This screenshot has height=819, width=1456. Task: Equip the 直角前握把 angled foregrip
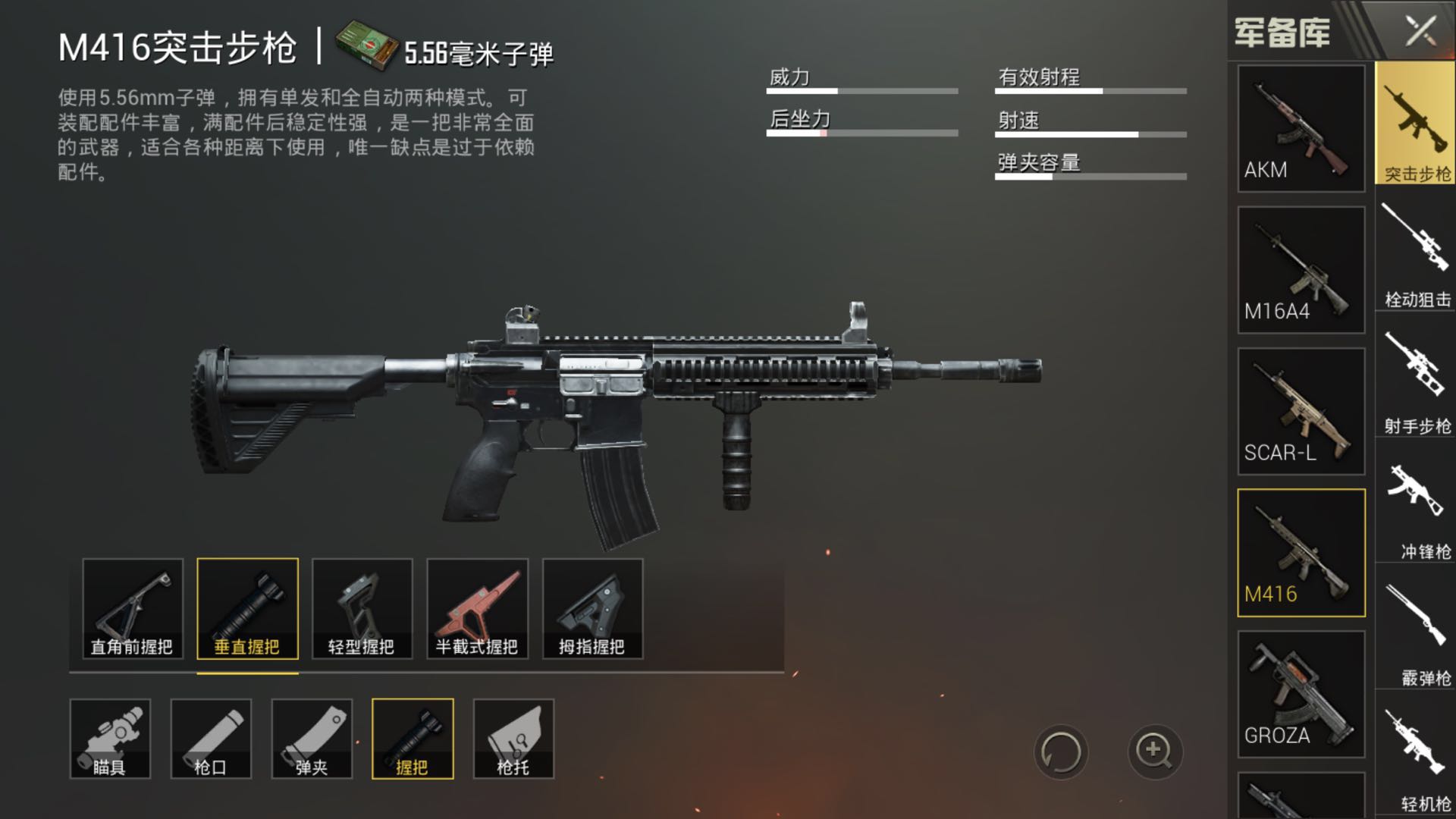point(133,608)
